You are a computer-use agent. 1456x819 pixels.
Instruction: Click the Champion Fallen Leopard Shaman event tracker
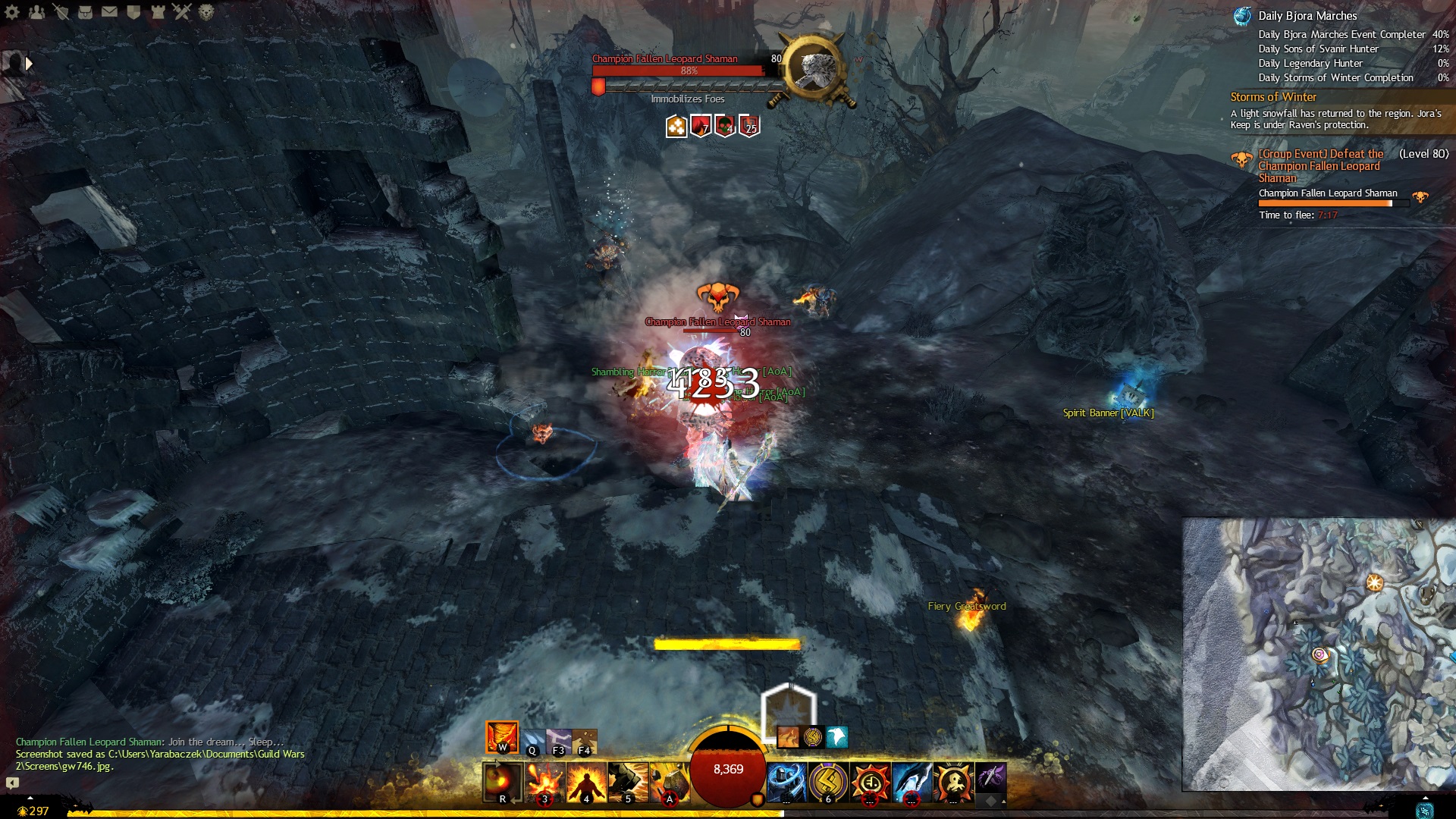coord(1319,165)
